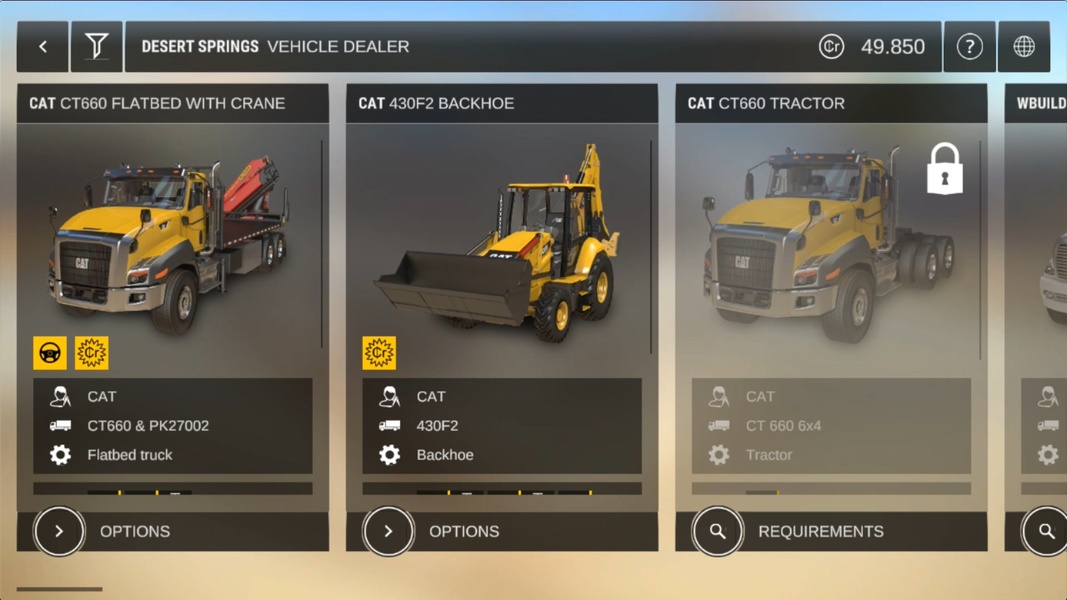The image size is (1067, 600).
Task: Show Requirements for the CT660 Tractor
Action: pyautogui.click(x=718, y=531)
